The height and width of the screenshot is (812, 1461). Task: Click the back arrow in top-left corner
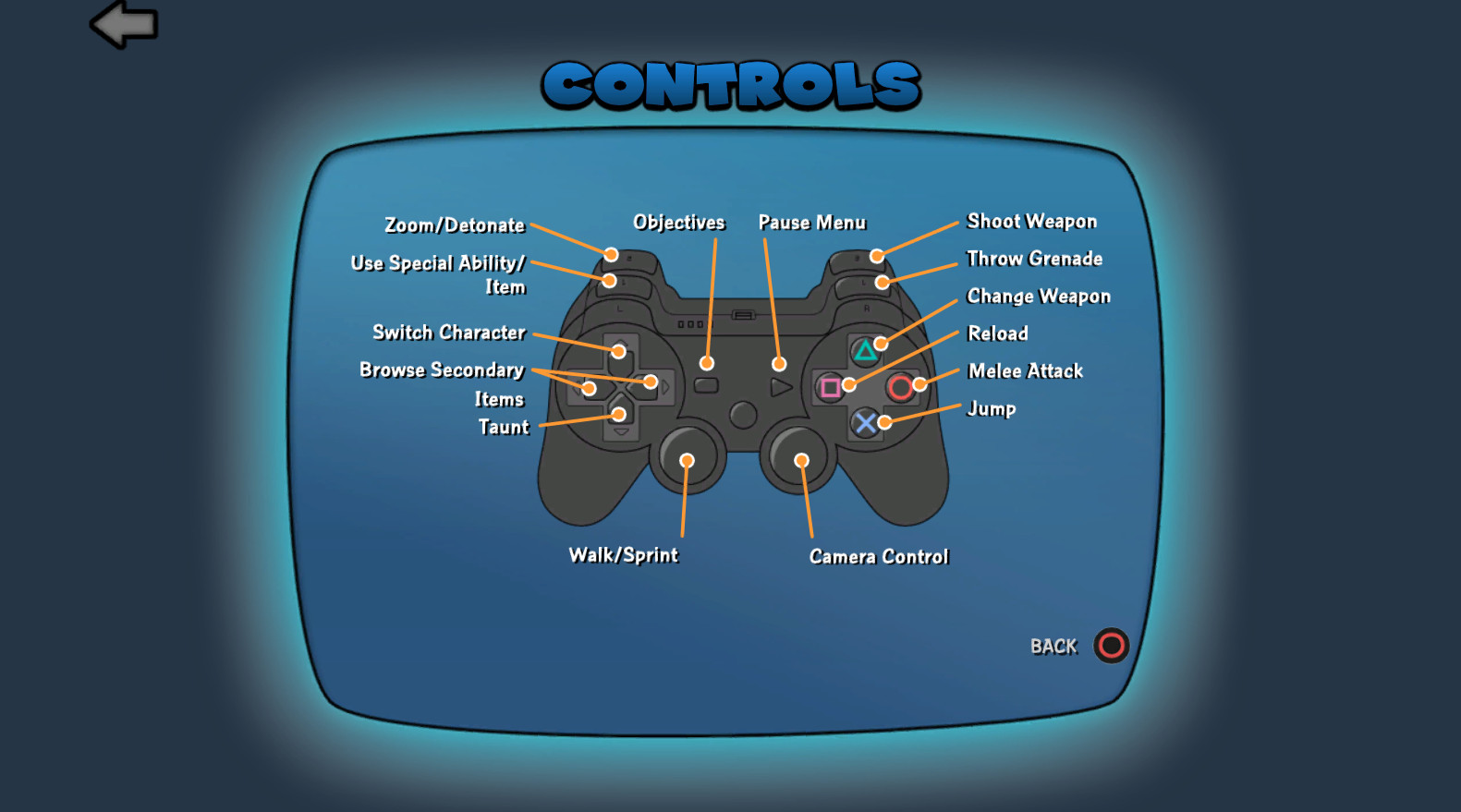coord(122,24)
